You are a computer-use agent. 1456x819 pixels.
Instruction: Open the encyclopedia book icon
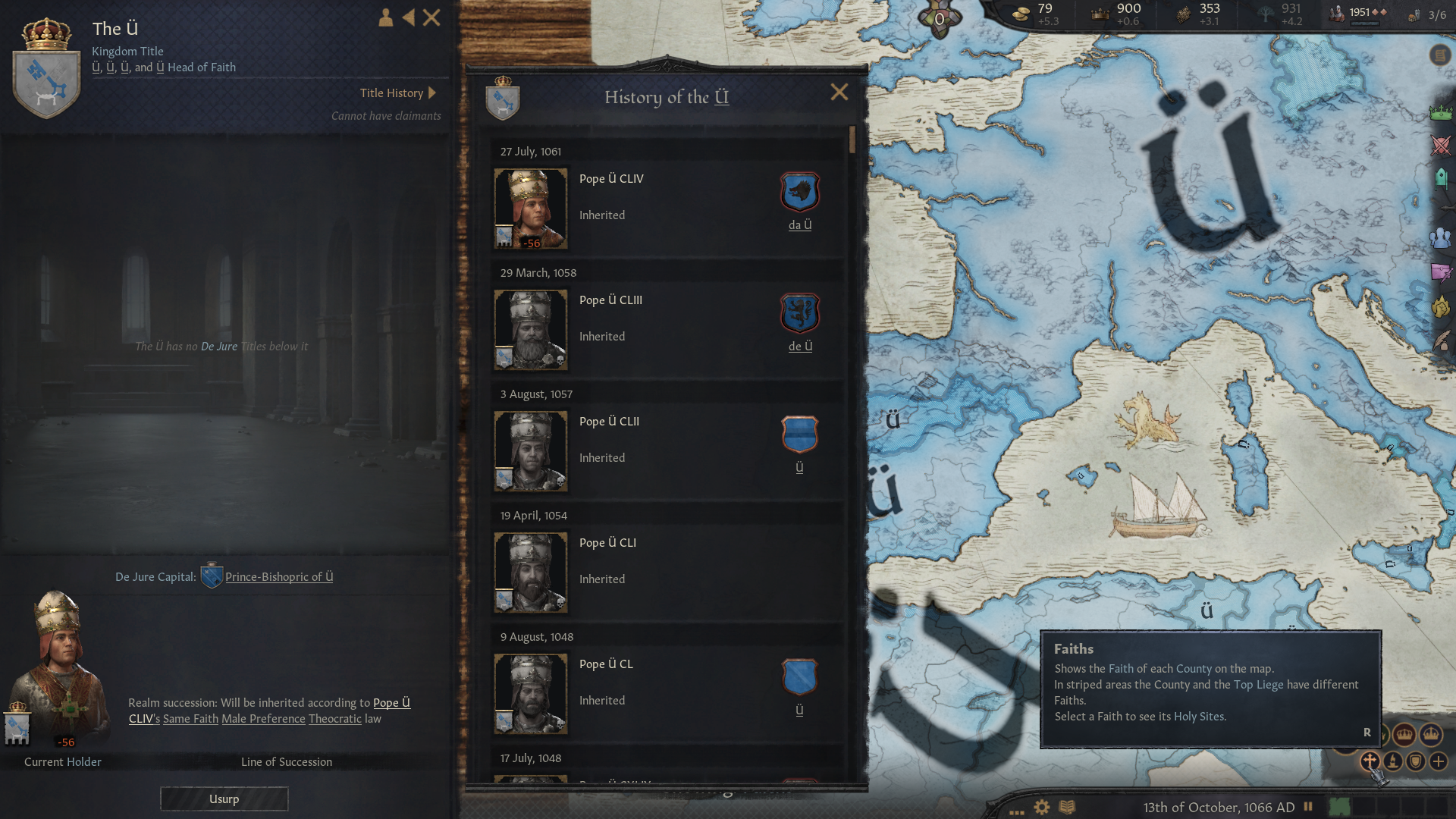point(1067,807)
